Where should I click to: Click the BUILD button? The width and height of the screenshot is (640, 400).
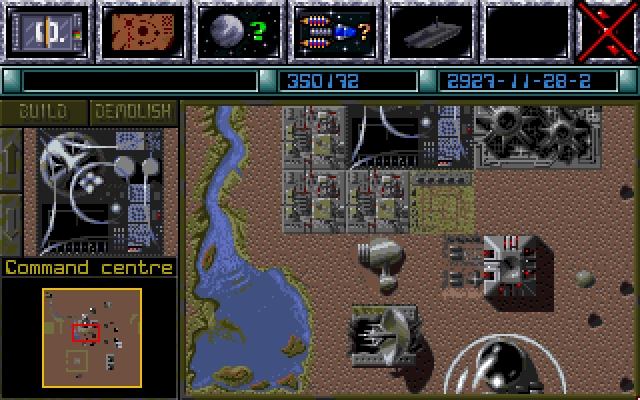click(x=45, y=111)
